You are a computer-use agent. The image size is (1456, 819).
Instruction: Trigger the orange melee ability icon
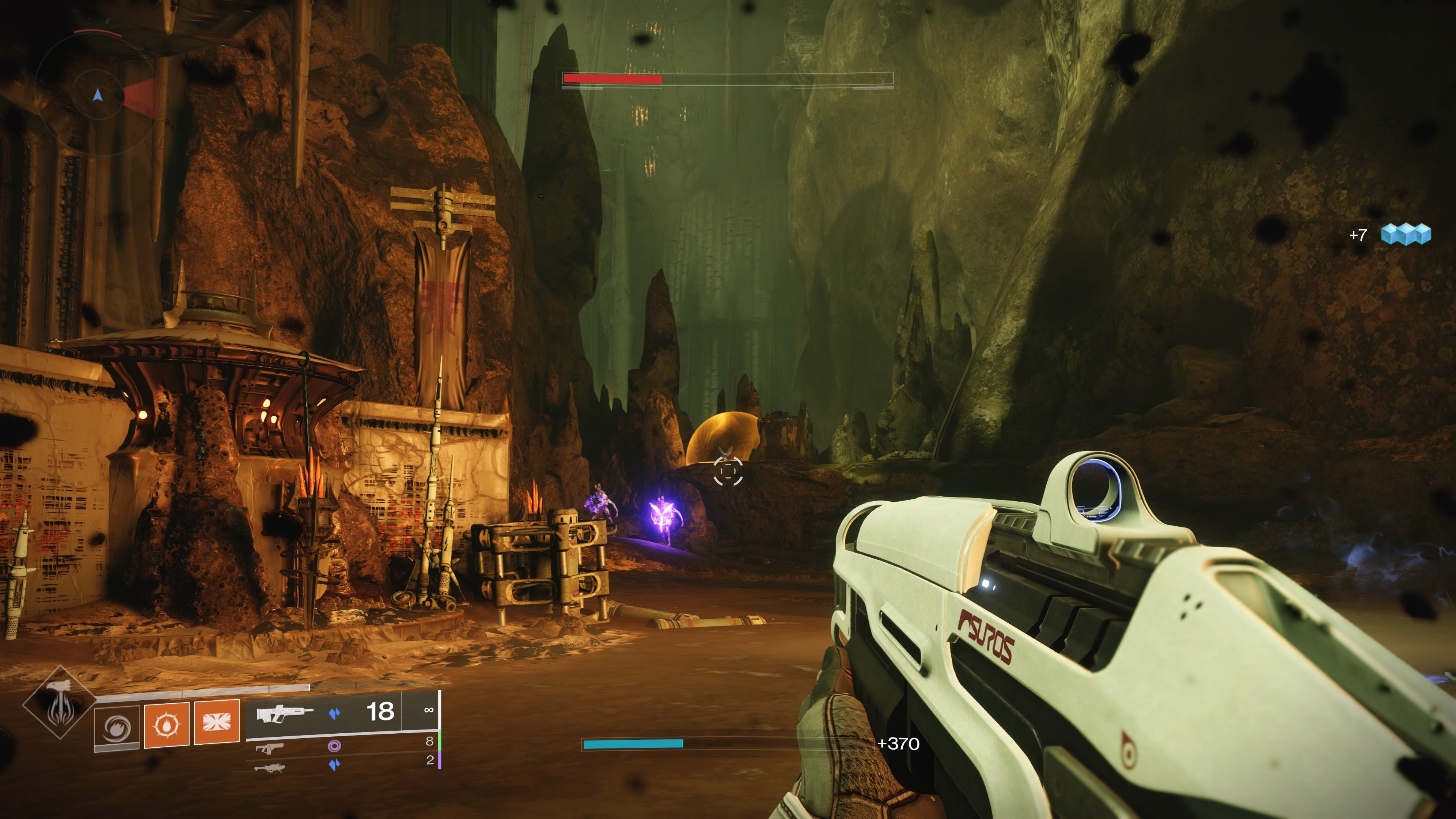click(217, 722)
